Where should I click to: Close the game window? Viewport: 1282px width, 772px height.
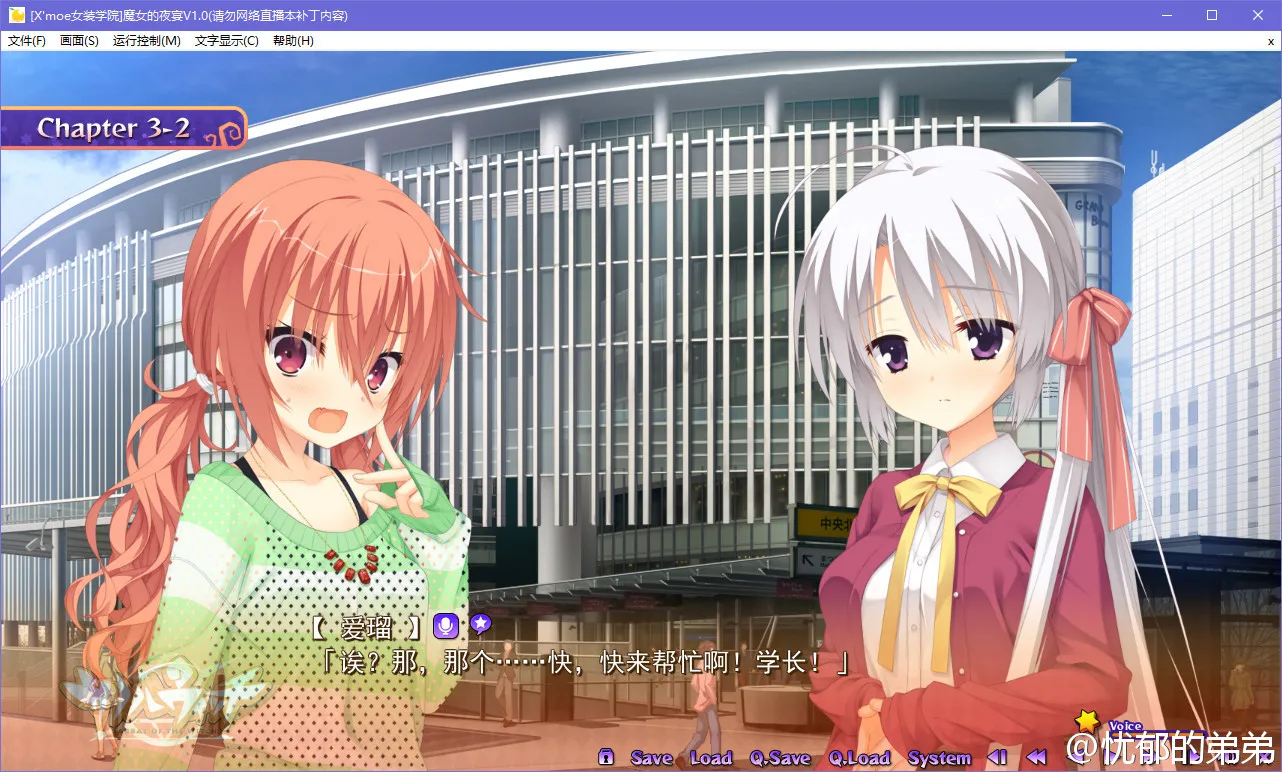pos(1258,15)
